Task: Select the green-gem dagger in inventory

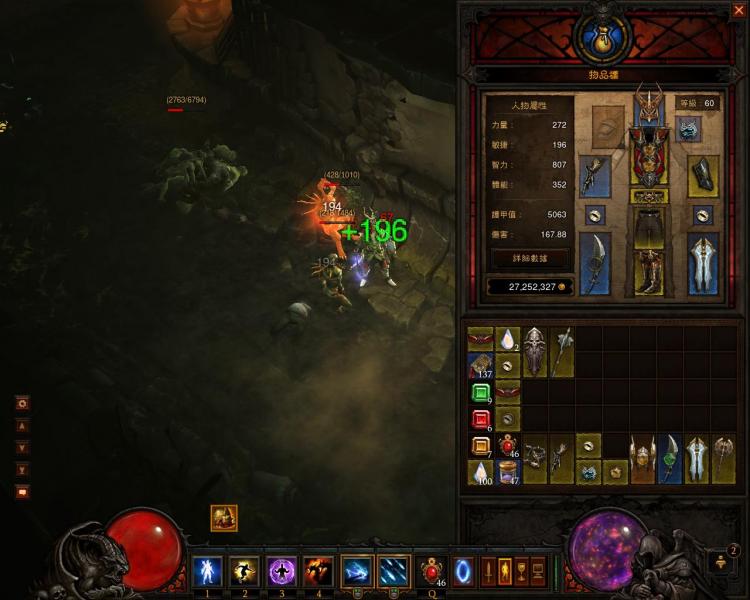Action: pos(668,459)
